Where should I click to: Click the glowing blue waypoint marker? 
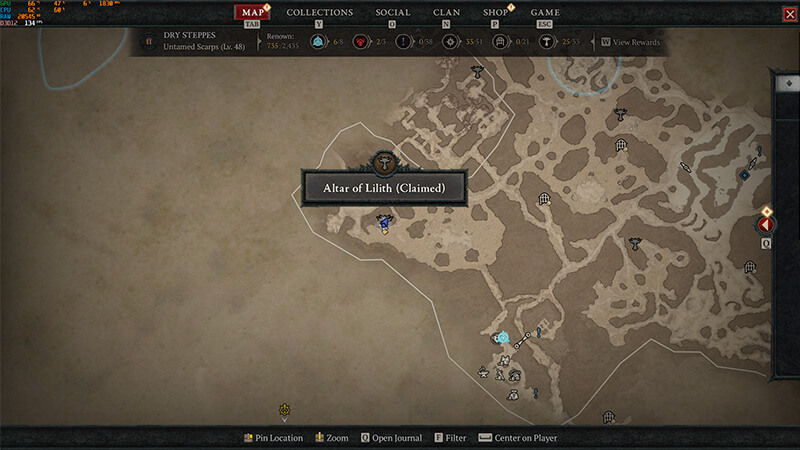pos(502,338)
